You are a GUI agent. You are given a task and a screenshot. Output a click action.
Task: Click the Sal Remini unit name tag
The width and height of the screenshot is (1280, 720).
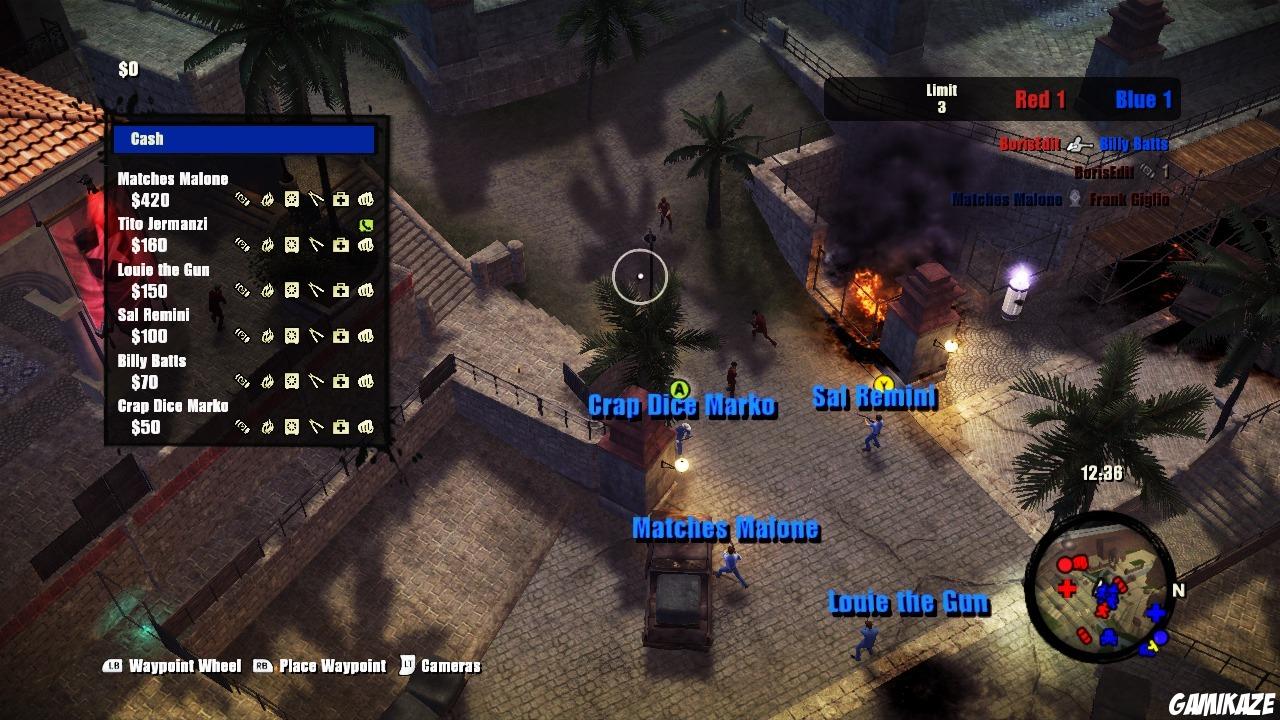[x=874, y=398]
